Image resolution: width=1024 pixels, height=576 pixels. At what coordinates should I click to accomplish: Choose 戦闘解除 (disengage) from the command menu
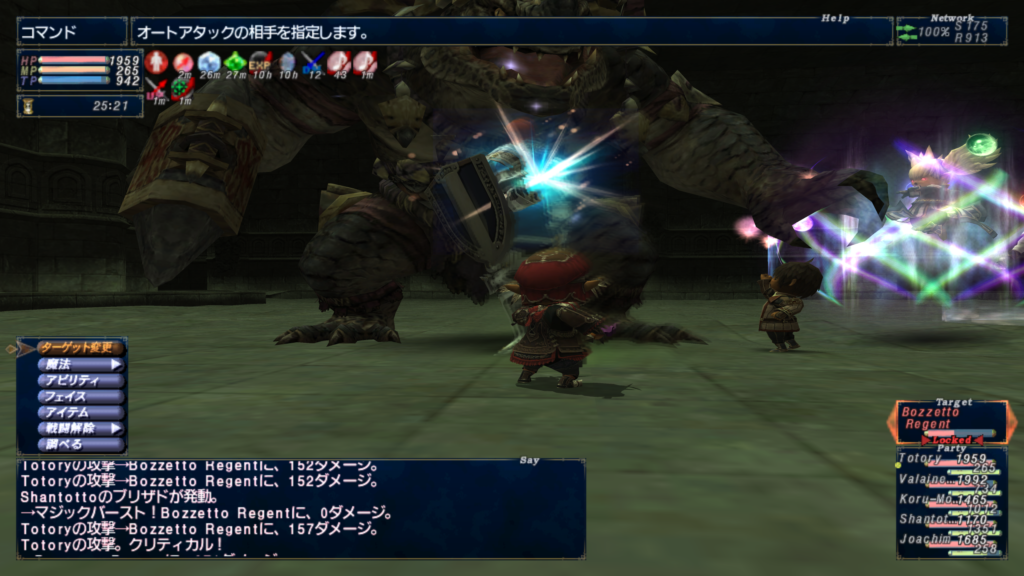pyautogui.click(x=80, y=428)
